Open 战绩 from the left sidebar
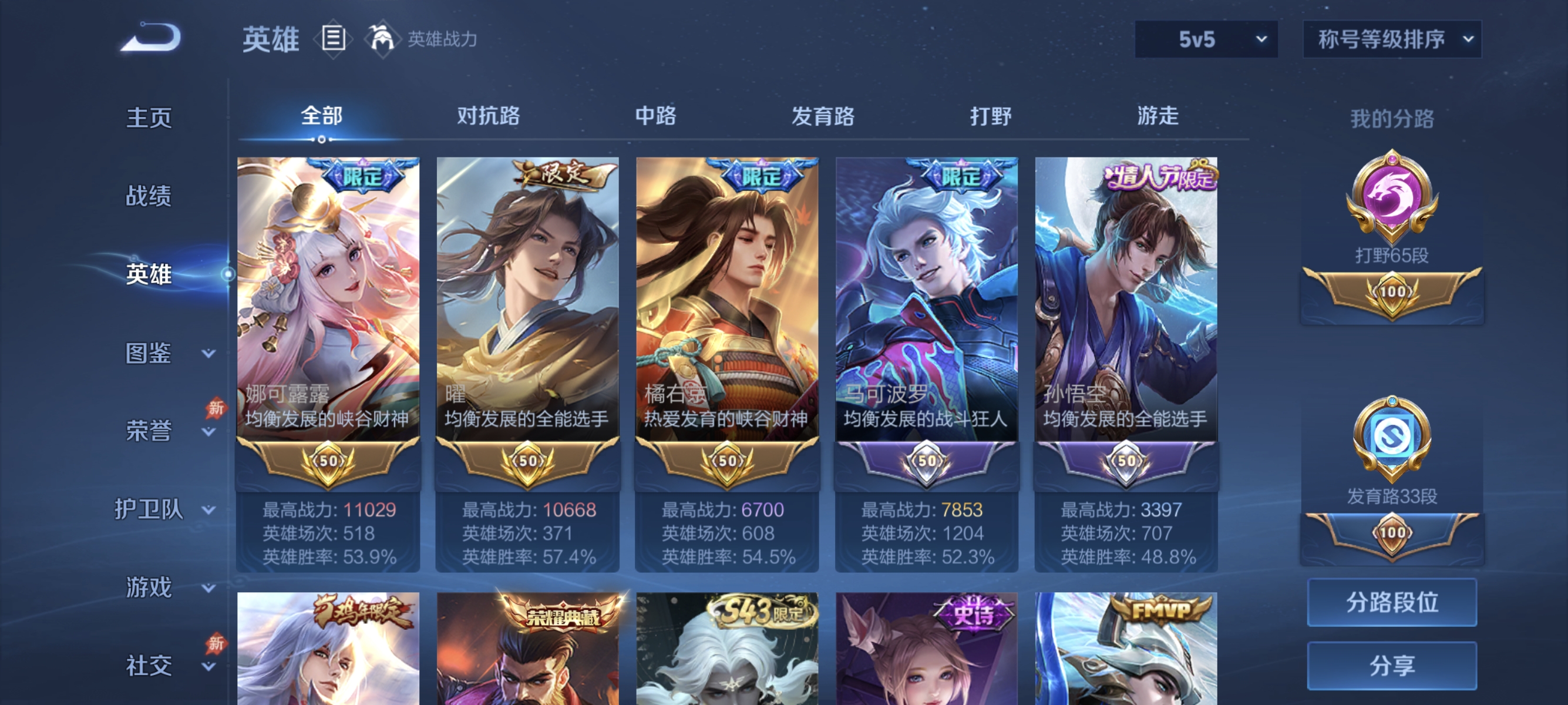 149,197
